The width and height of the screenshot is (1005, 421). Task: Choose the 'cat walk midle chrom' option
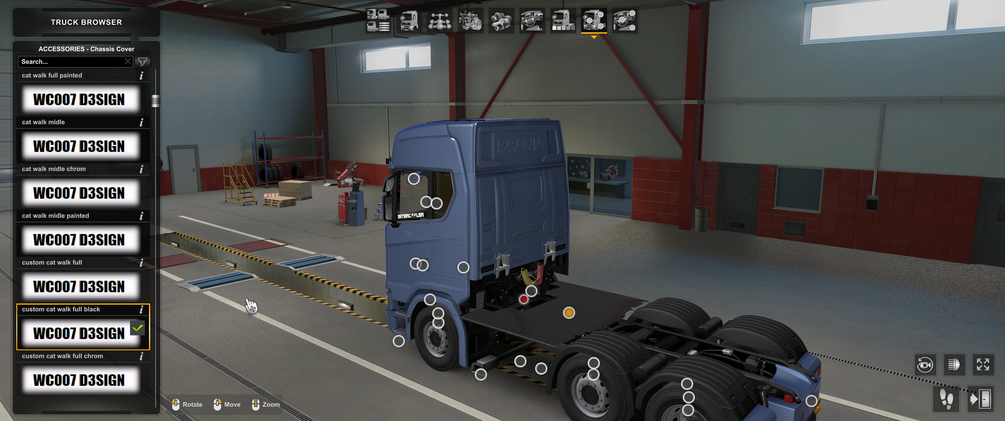pyautogui.click(x=79, y=193)
